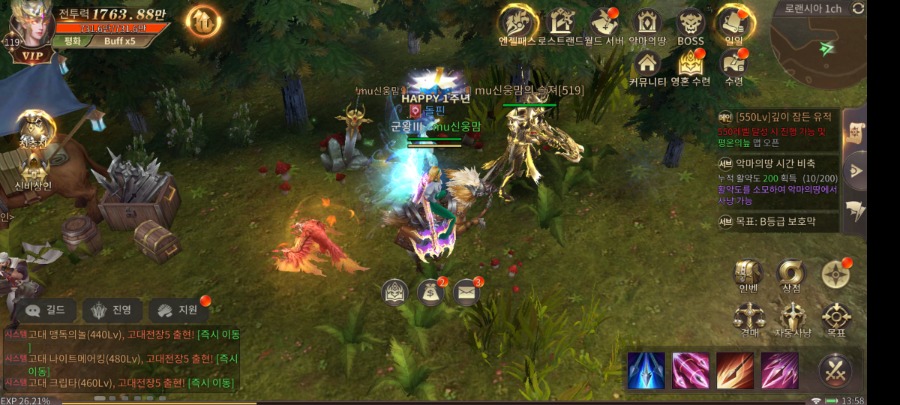Open the 로스트랜드 menu
The image size is (900, 405).
562,22
